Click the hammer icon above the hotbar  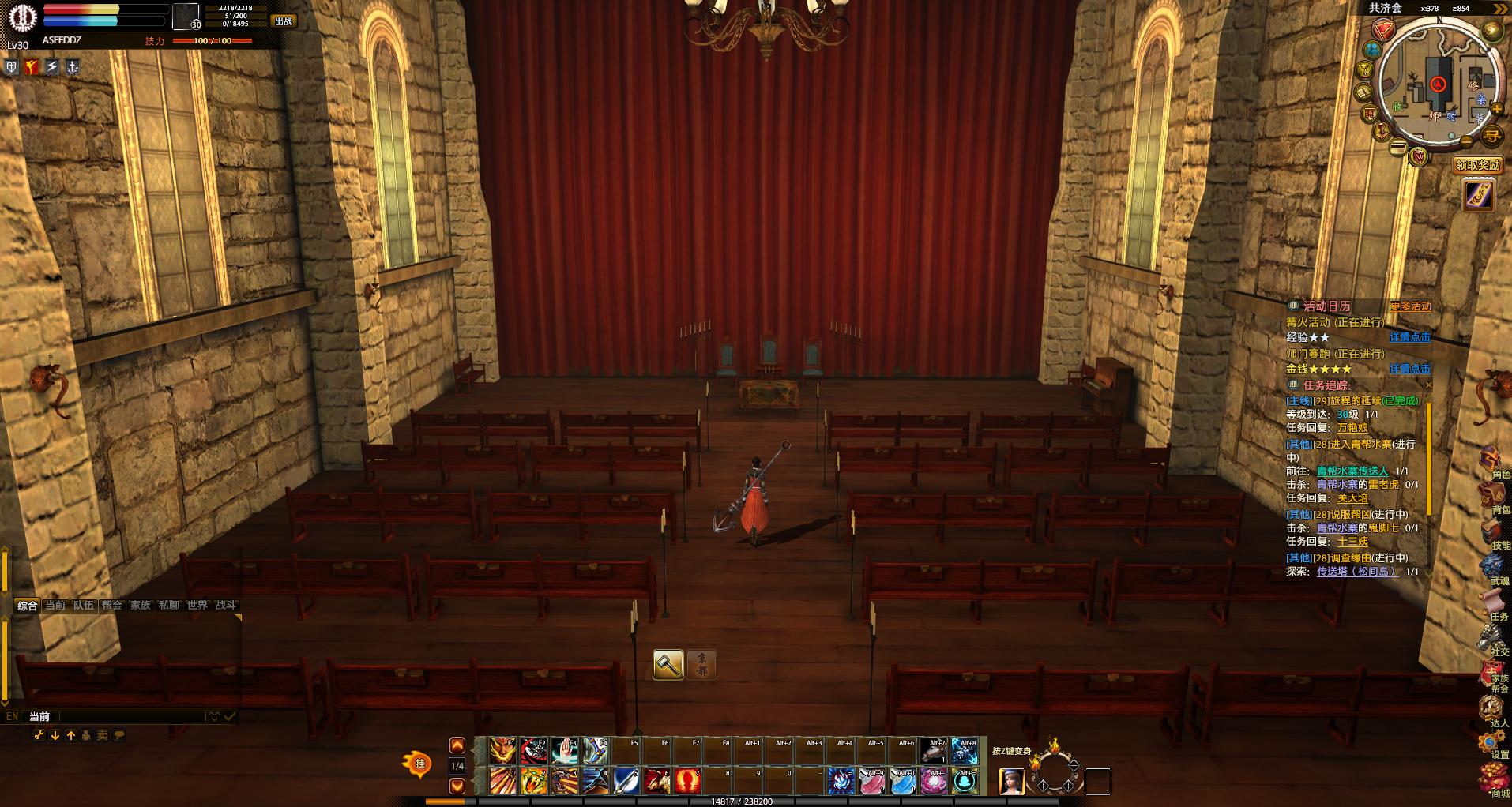(668, 665)
